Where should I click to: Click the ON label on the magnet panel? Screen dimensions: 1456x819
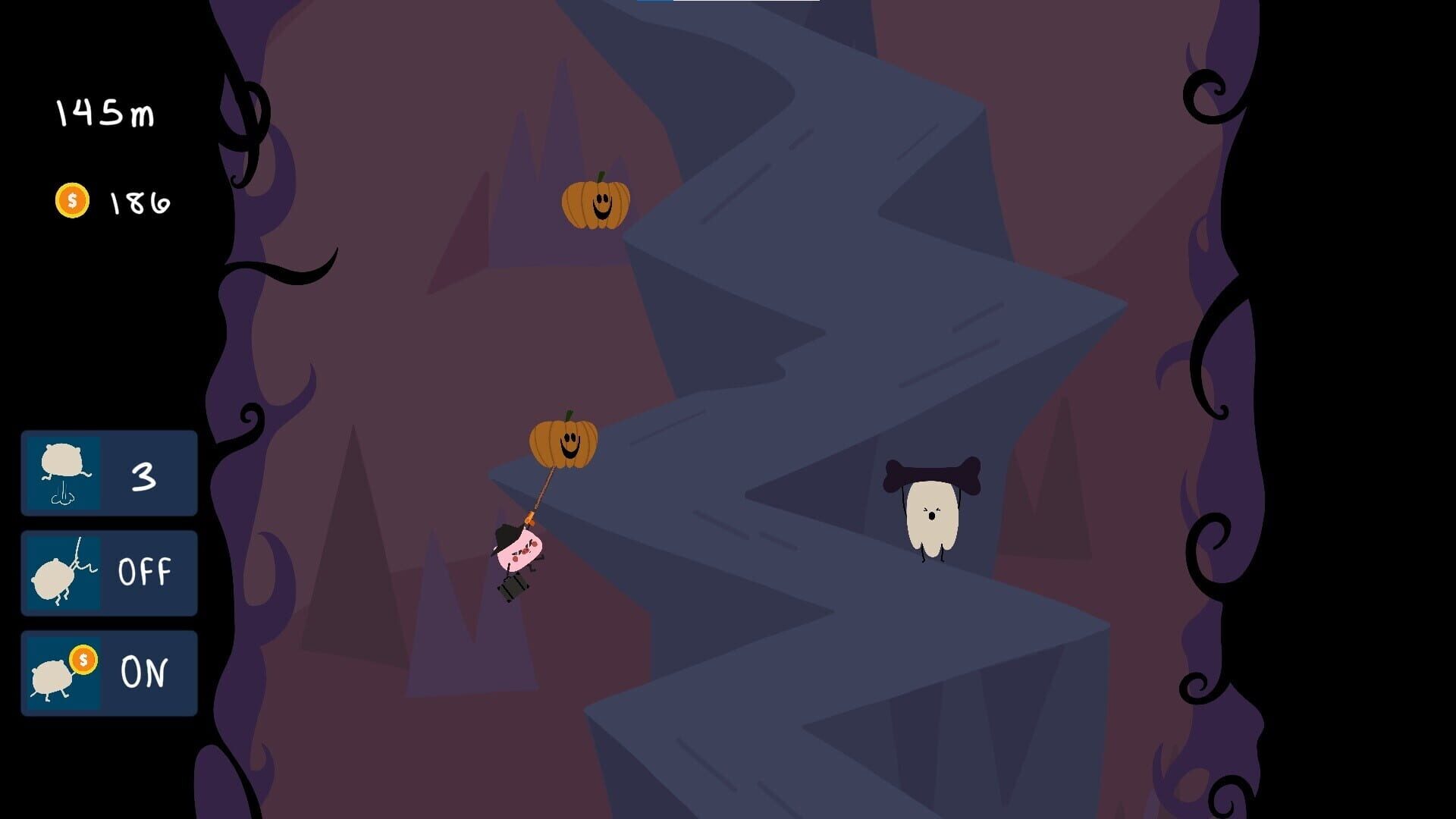click(x=146, y=670)
